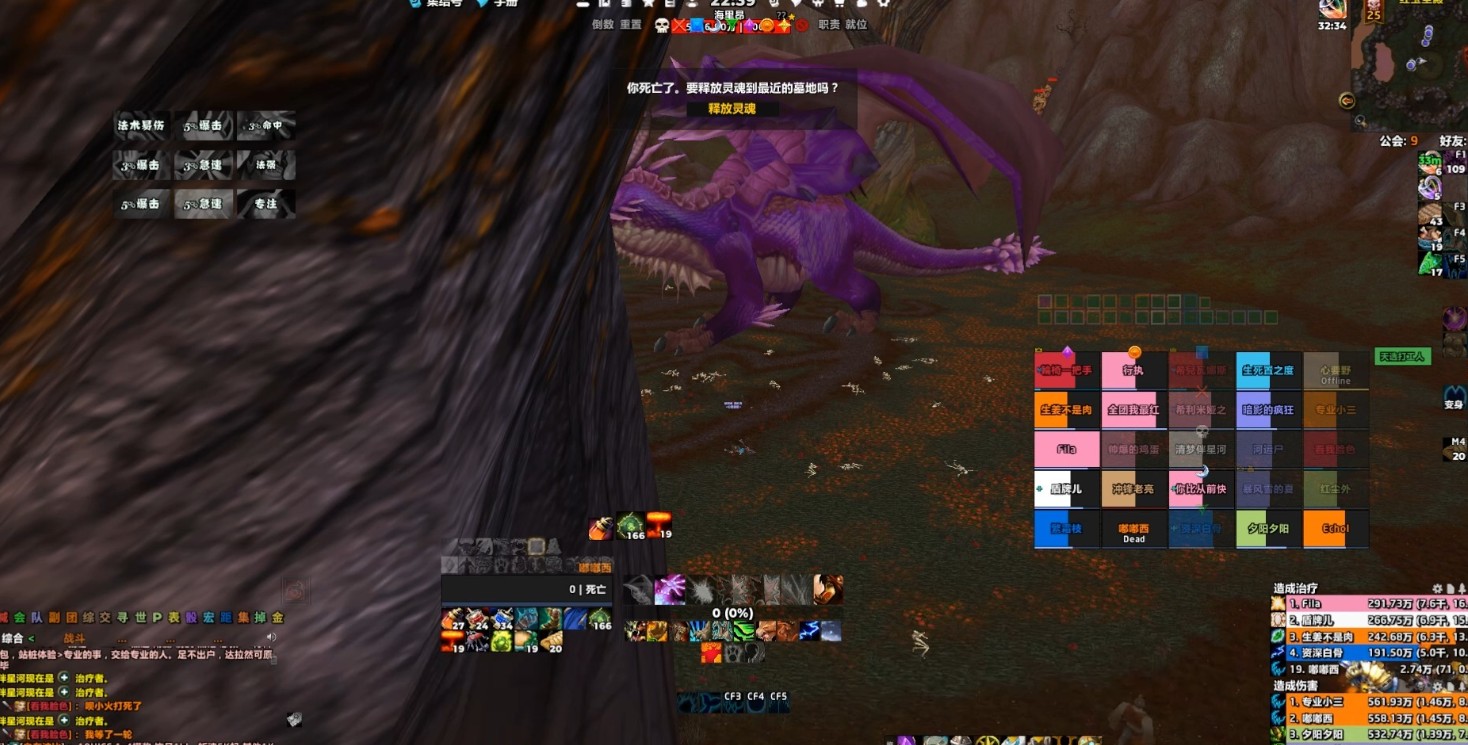The height and width of the screenshot is (745, 1468).
Task: Click the 全团我最红 raid frame
Action: pos(1133,410)
